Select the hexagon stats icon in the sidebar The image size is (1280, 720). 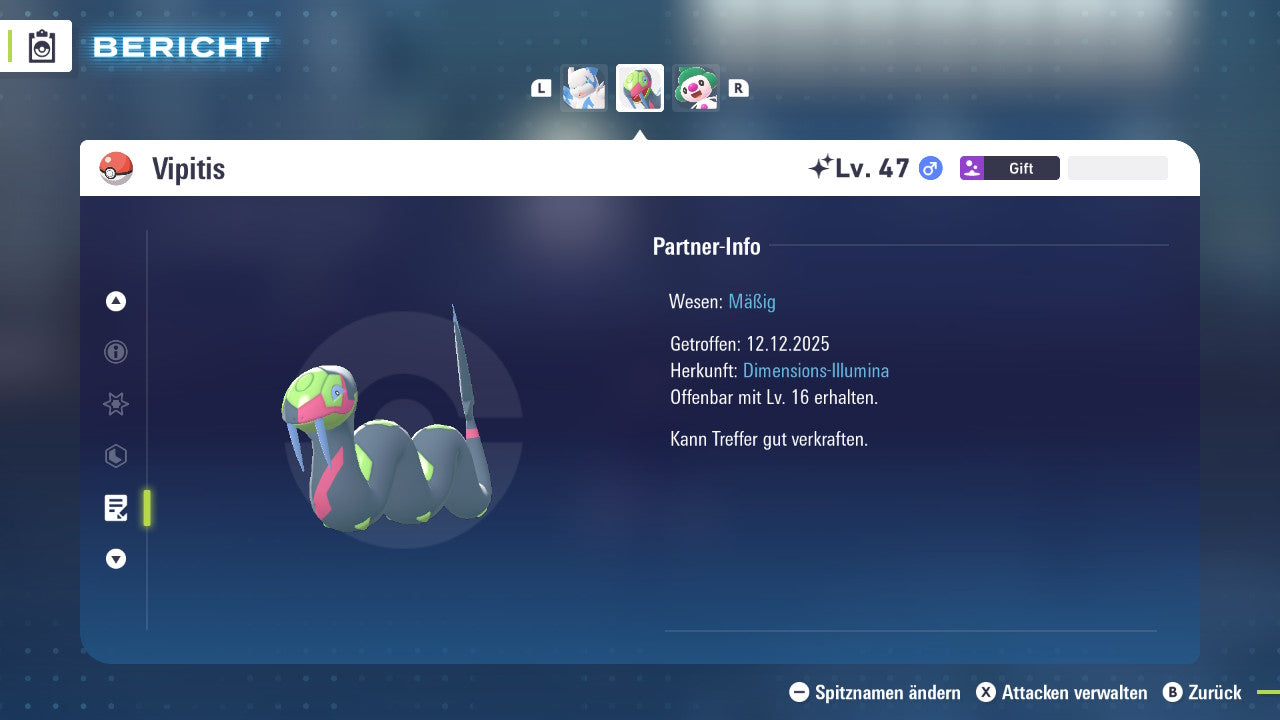(x=115, y=456)
